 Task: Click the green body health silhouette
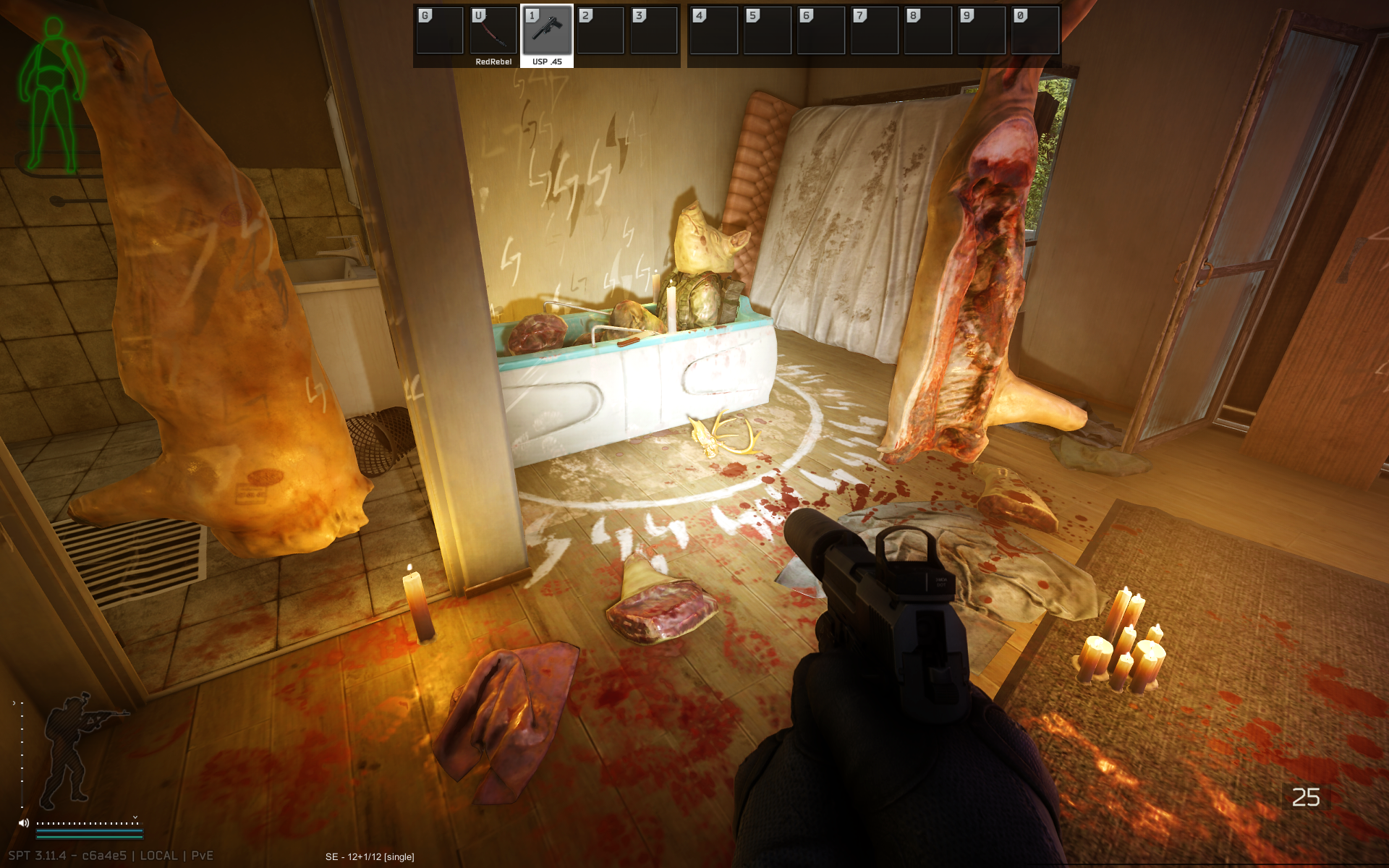click(52, 94)
